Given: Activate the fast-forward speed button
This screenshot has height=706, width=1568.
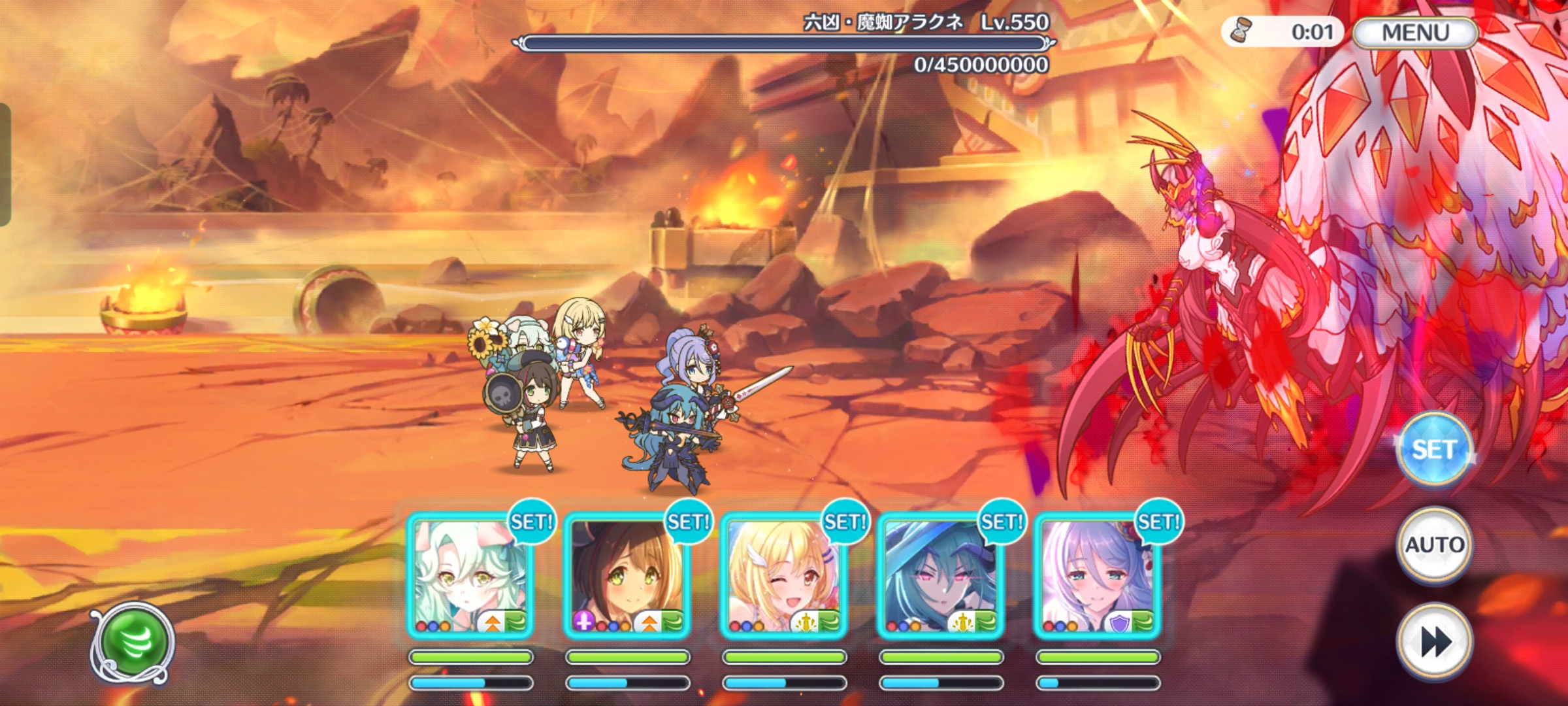Looking at the screenshot, I should (x=1435, y=642).
